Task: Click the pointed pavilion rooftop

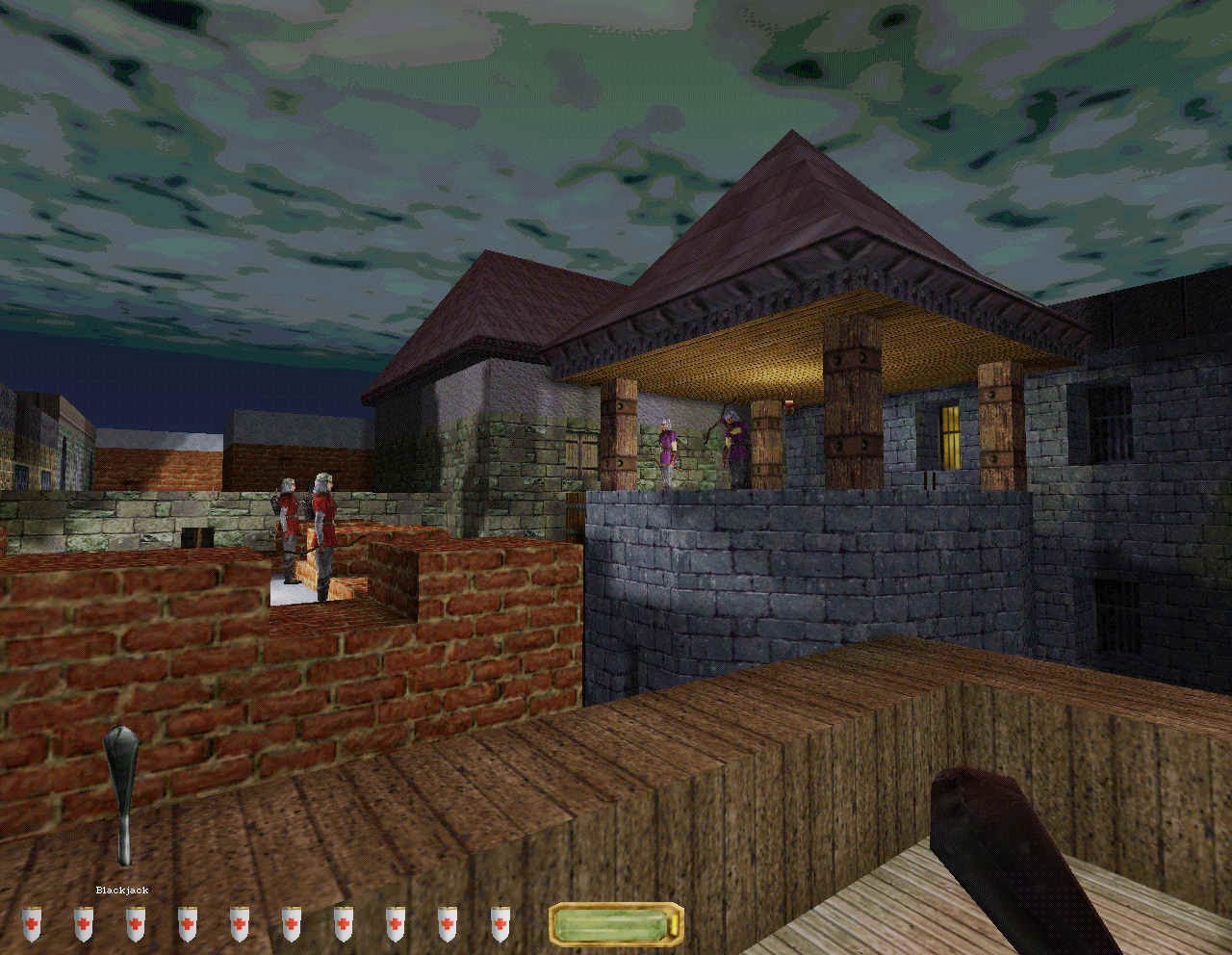Action: [789, 202]
